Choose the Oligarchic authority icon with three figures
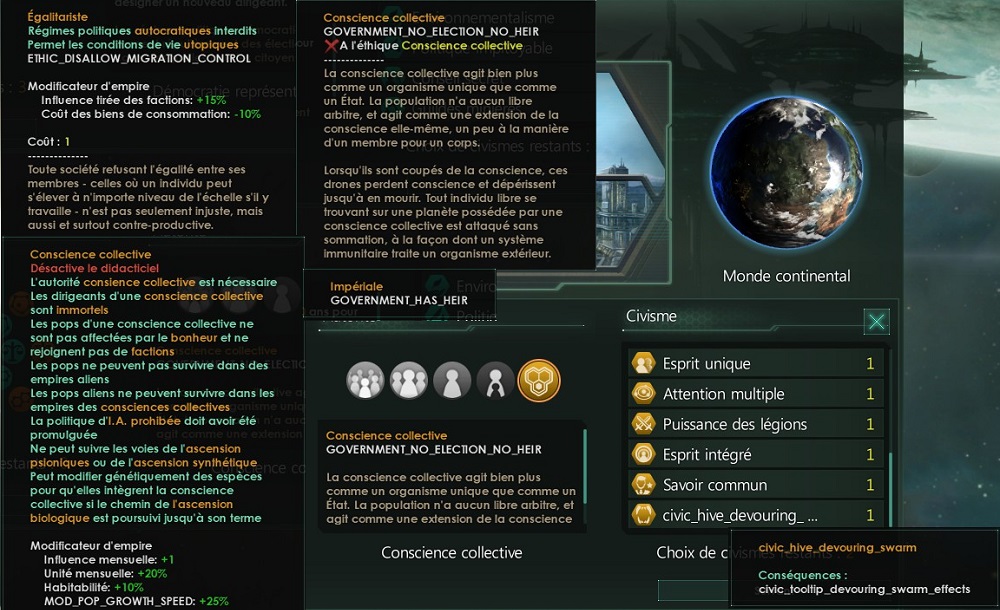Viewport: 1000px width, 610px height. click(409, 381)
